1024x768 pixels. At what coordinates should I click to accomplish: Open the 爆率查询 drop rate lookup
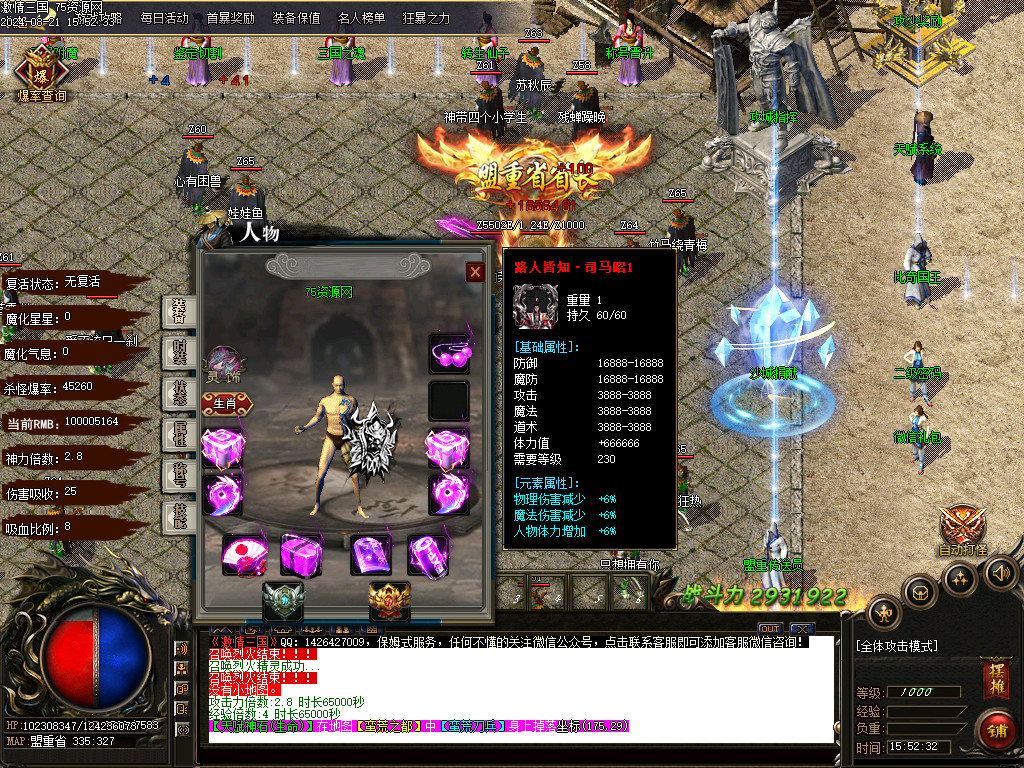(x=42, y=72)
